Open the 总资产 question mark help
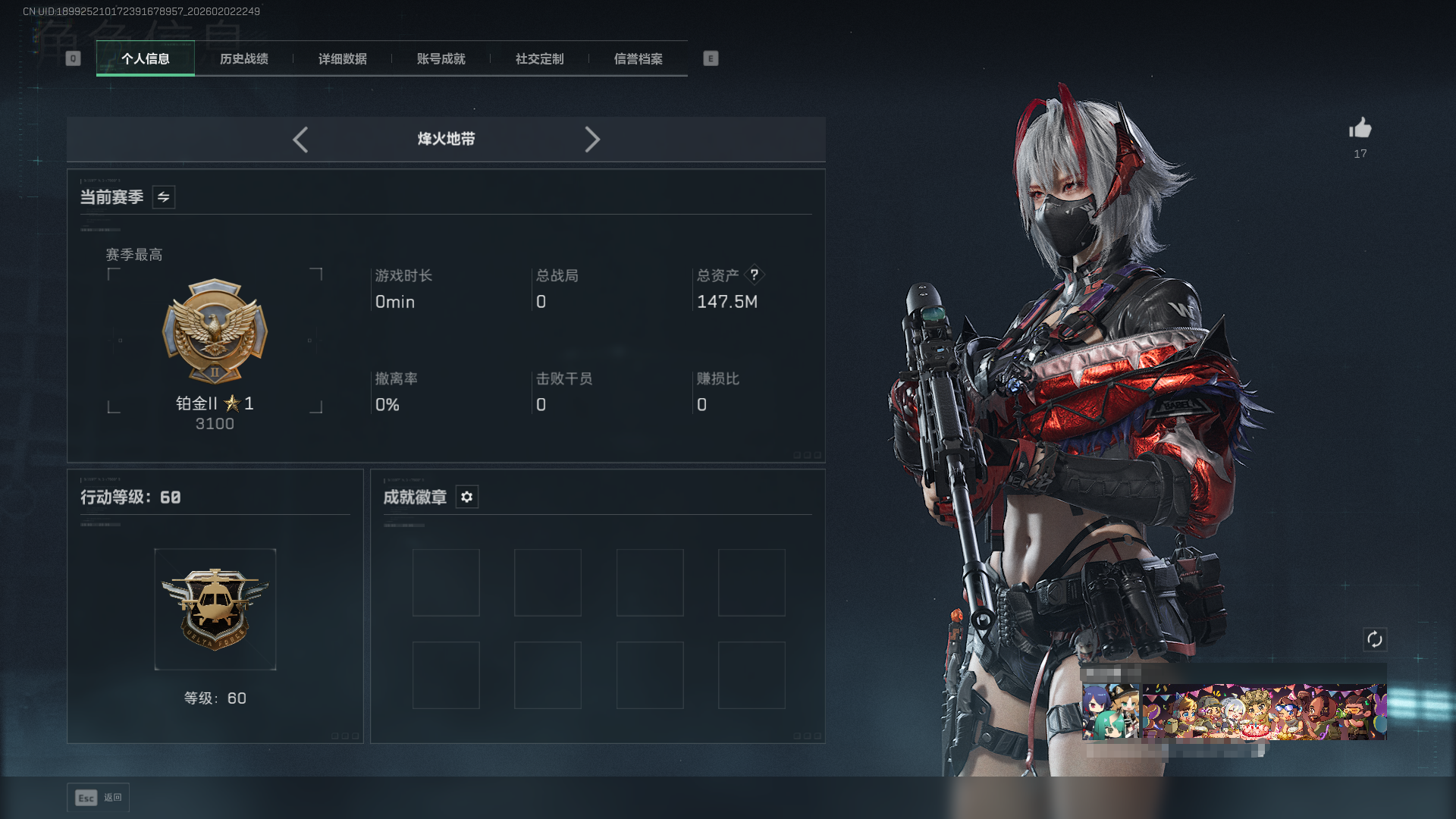Viewport: 1456px width, 819px height. tap(755, 275)
